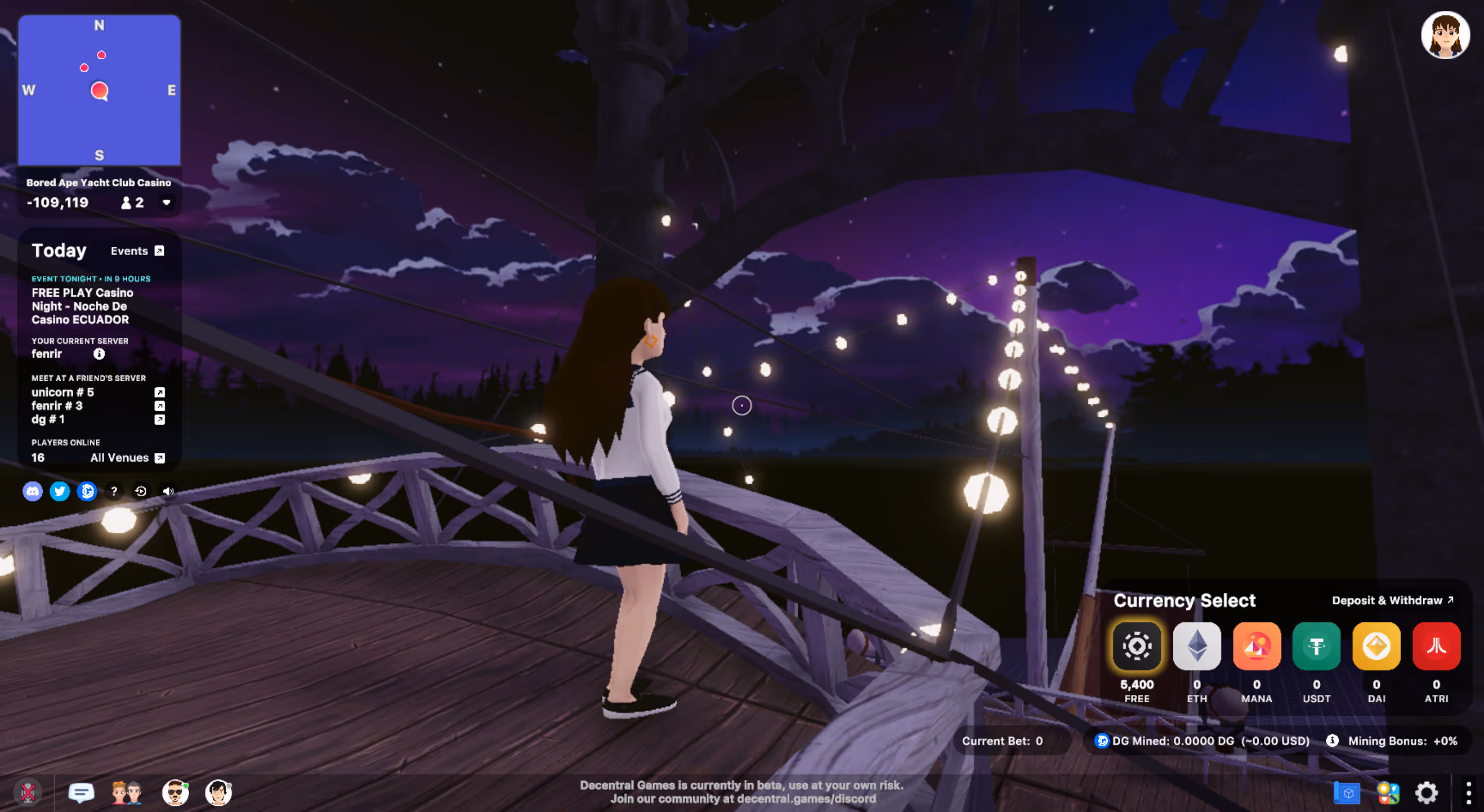Select the MANA currency icon
Image resolution: width=1484 pixels, height=812 pixels.
pos(1256,646)
